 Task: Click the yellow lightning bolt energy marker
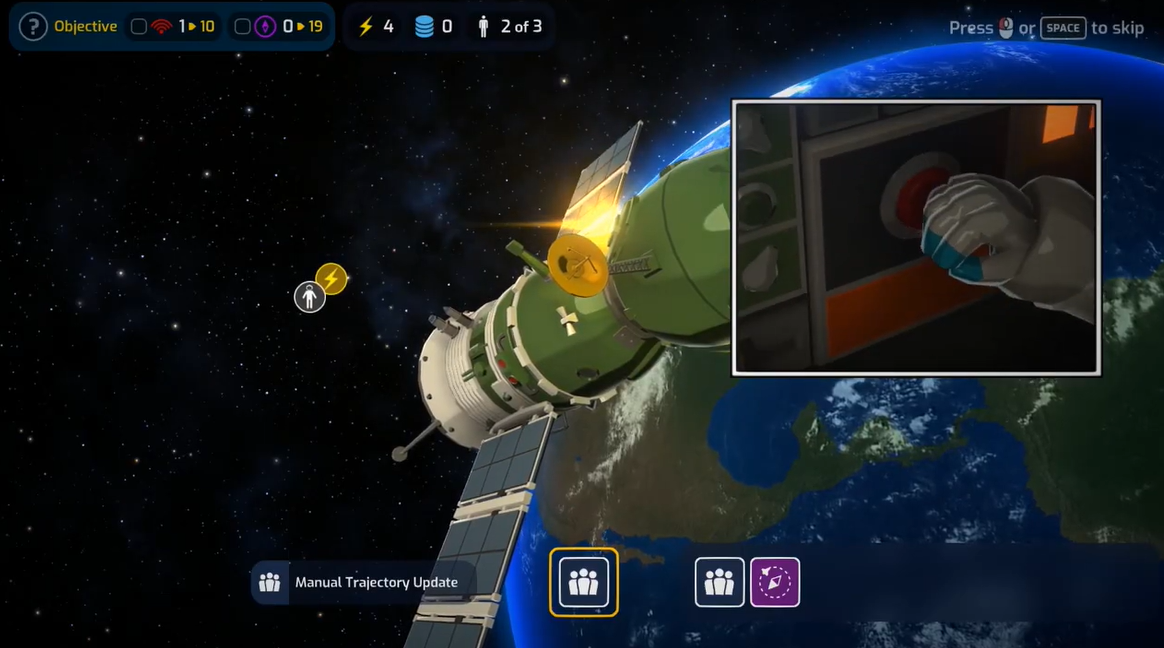[x=332, y=278]
